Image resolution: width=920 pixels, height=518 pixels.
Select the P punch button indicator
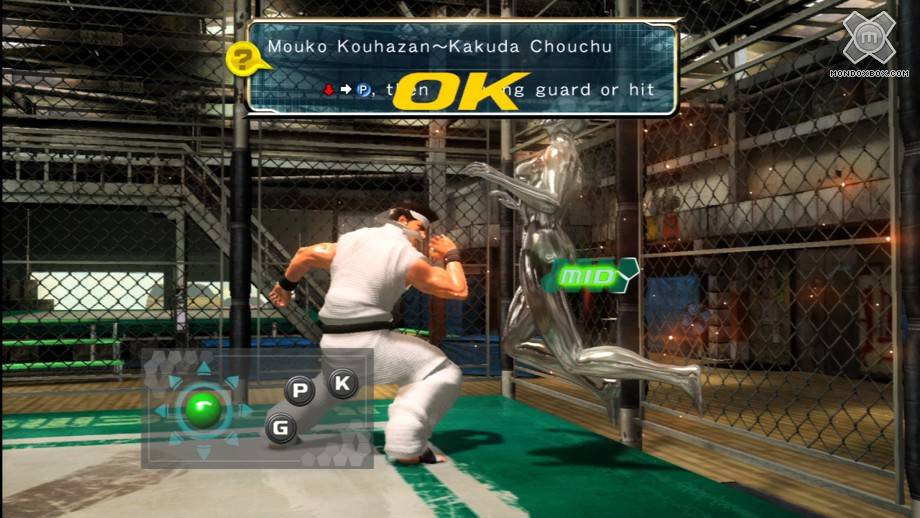click(299, 391)
